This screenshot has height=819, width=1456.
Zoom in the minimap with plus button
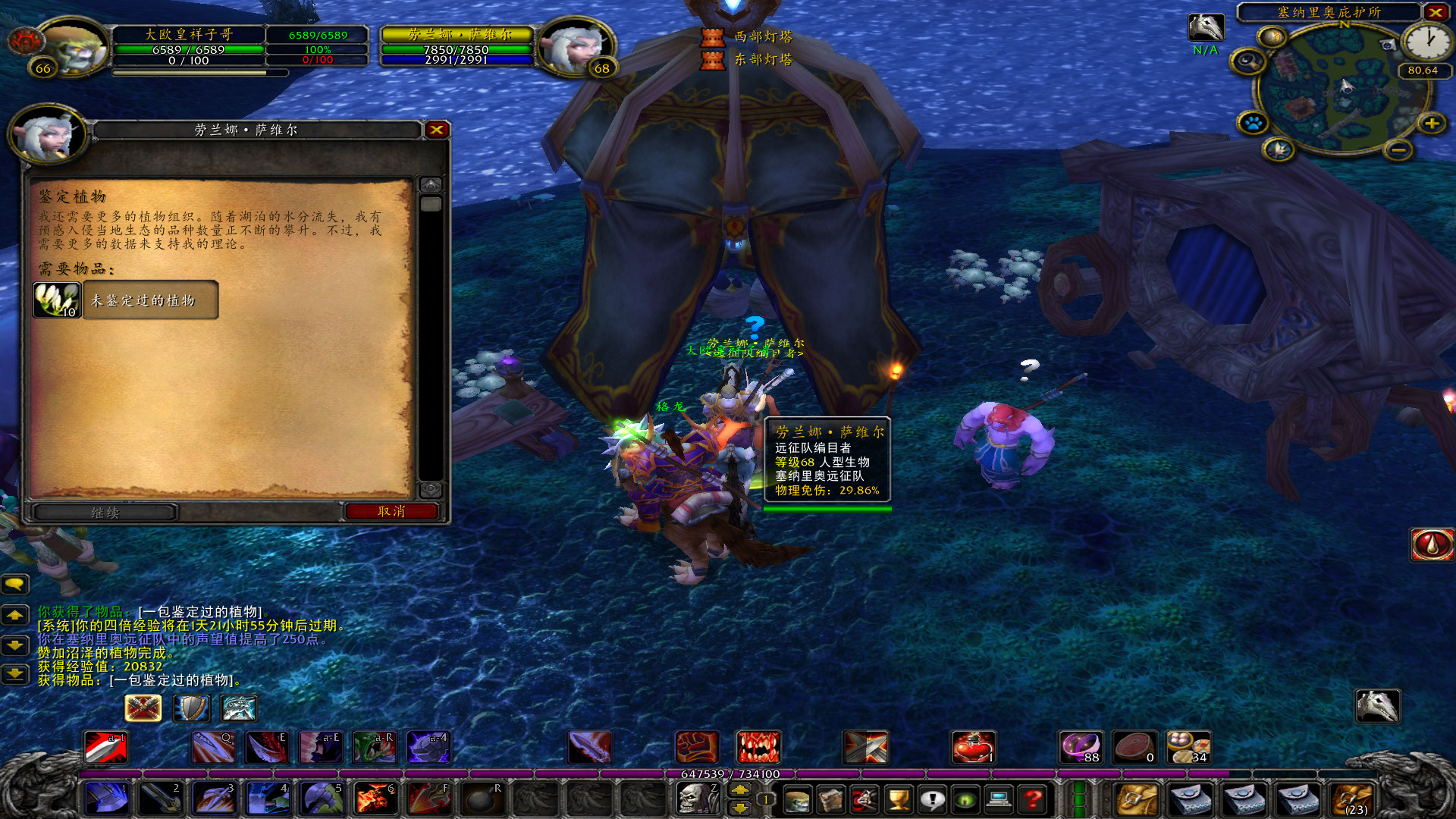[x=1432, y=123]
